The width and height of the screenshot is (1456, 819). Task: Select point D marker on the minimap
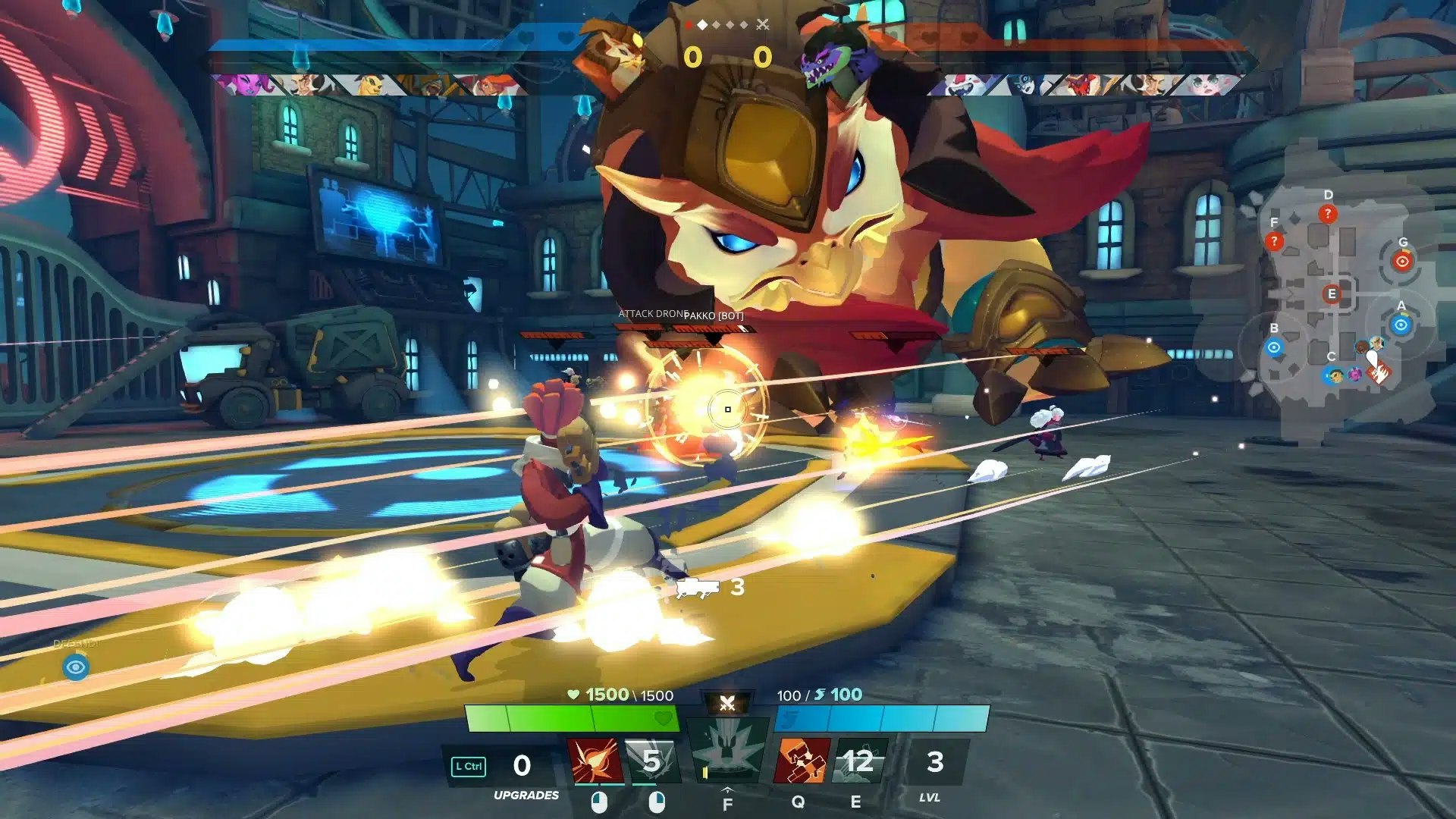[x=1327, y=214]
